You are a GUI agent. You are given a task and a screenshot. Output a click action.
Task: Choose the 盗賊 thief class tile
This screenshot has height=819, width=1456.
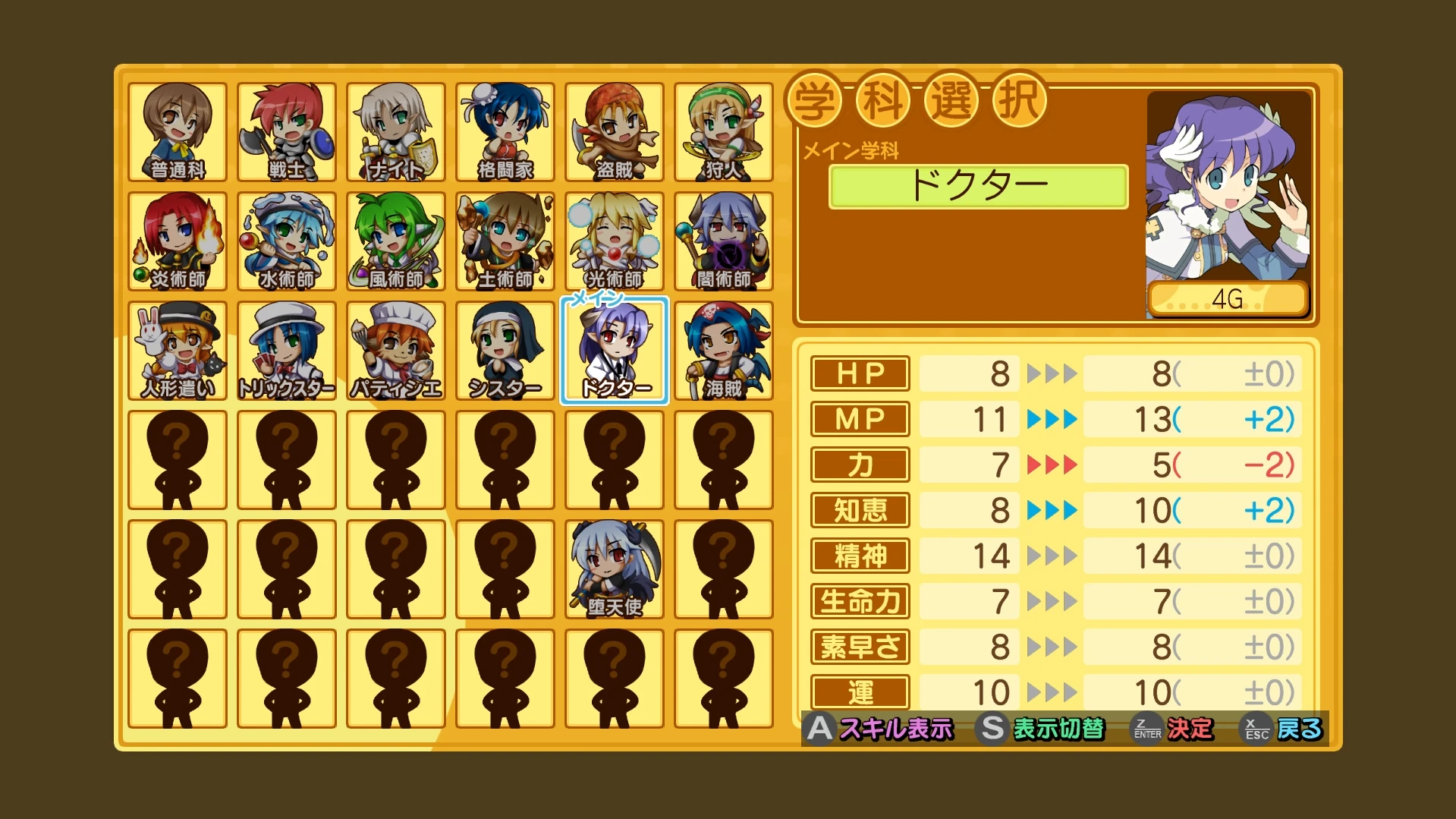click(615, 132)
